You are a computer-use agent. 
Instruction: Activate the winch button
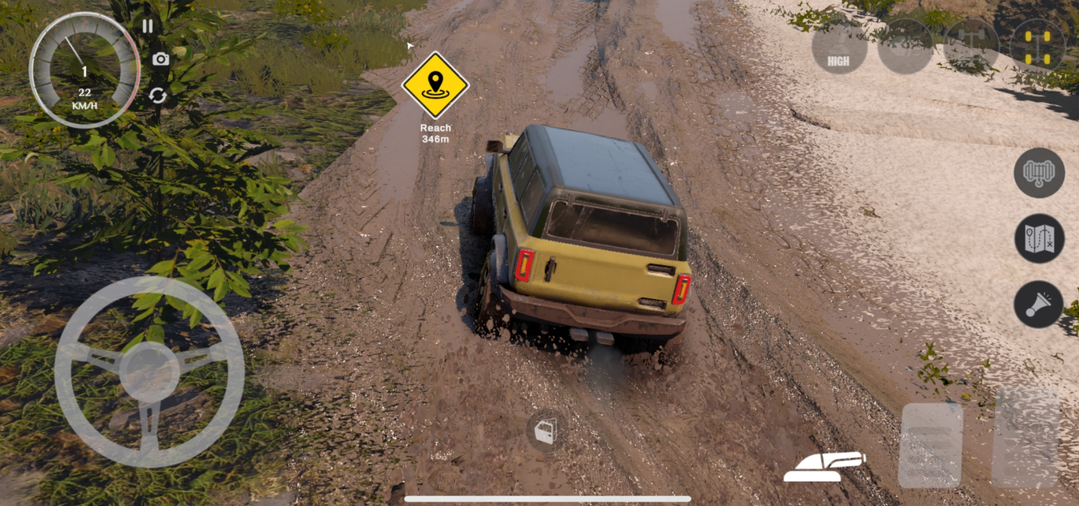[x=1039, y=173]
